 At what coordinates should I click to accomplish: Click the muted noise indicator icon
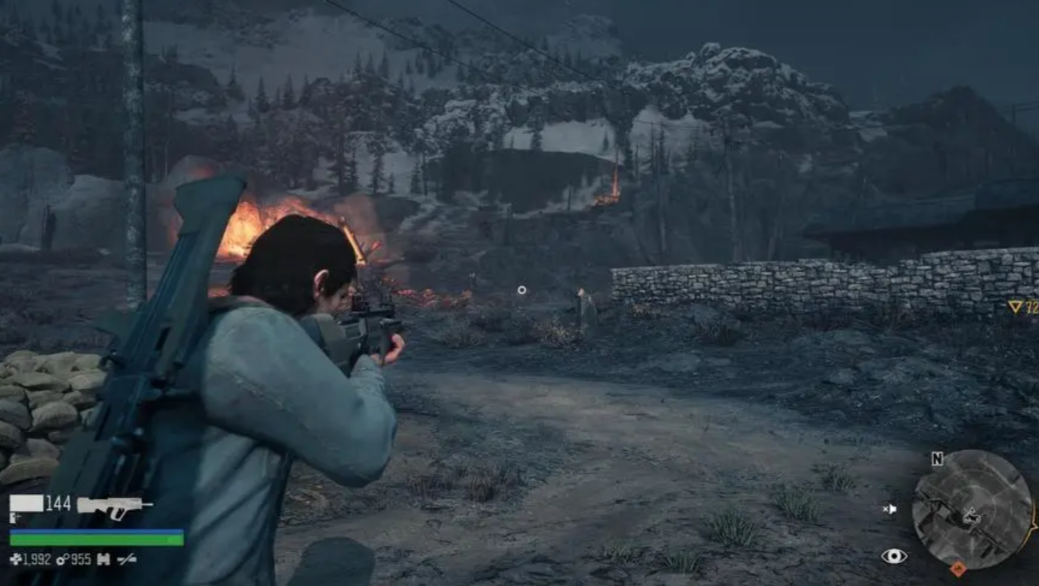(x=890, y=509)
